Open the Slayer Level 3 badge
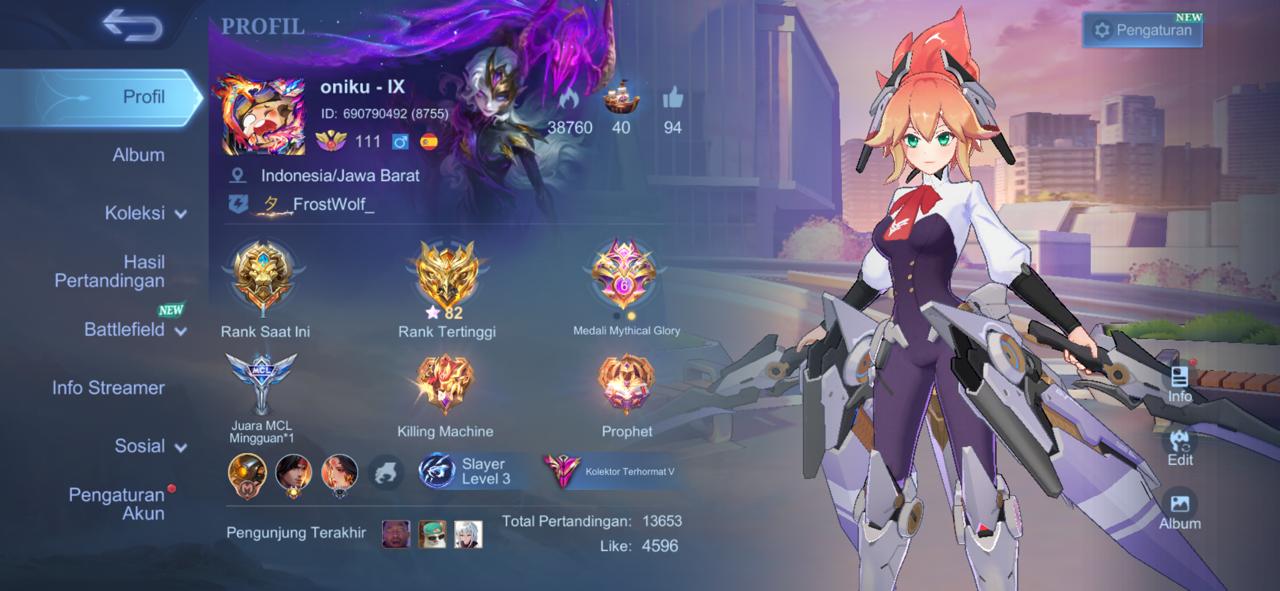The width and height of the screenshot is (1280, 591). pos(467,471)
